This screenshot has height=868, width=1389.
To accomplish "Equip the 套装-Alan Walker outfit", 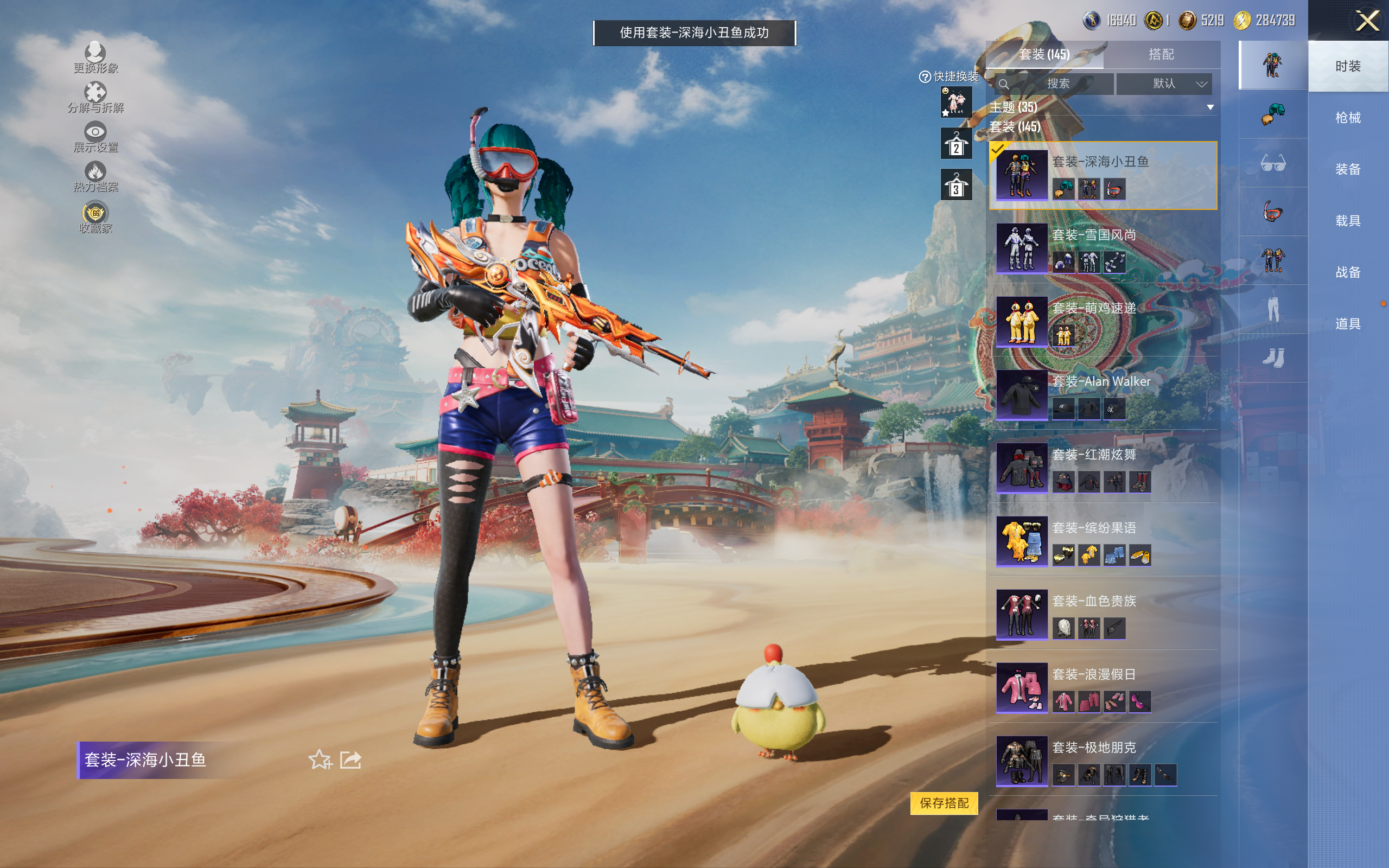I will point(1102,395).
